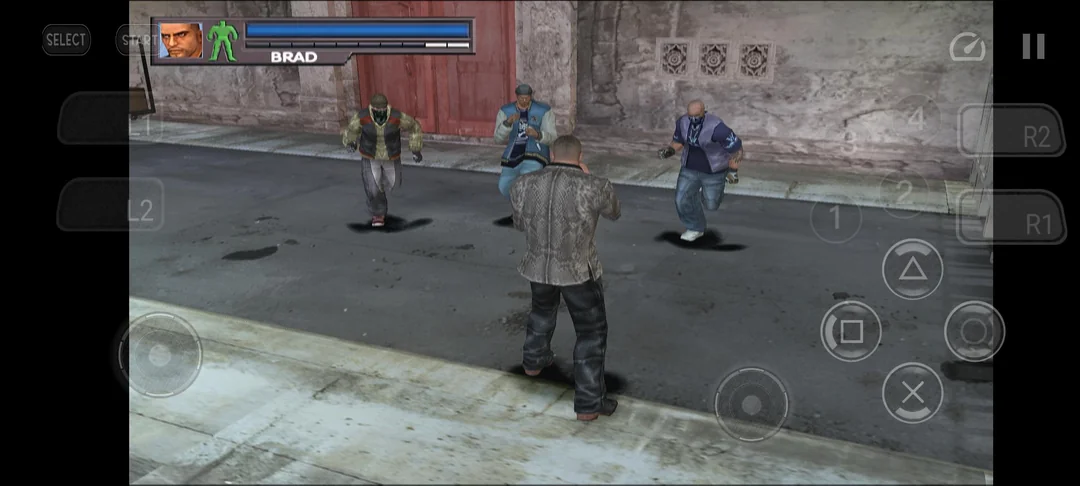The image size is (1080, 486).
Task: Tap the circle face button
Action: pos(974,331)
